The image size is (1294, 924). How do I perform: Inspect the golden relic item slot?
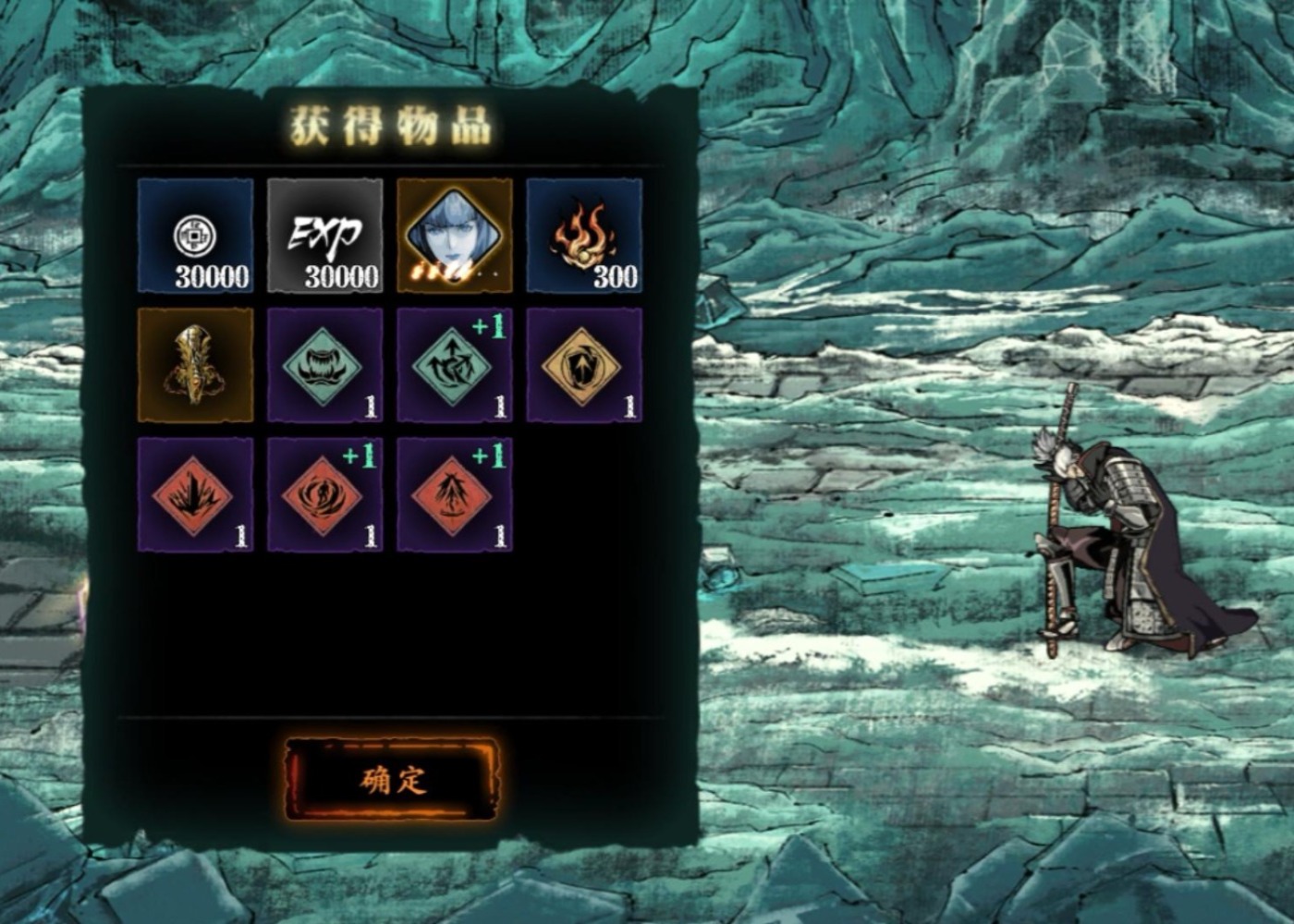click(195, 365)
